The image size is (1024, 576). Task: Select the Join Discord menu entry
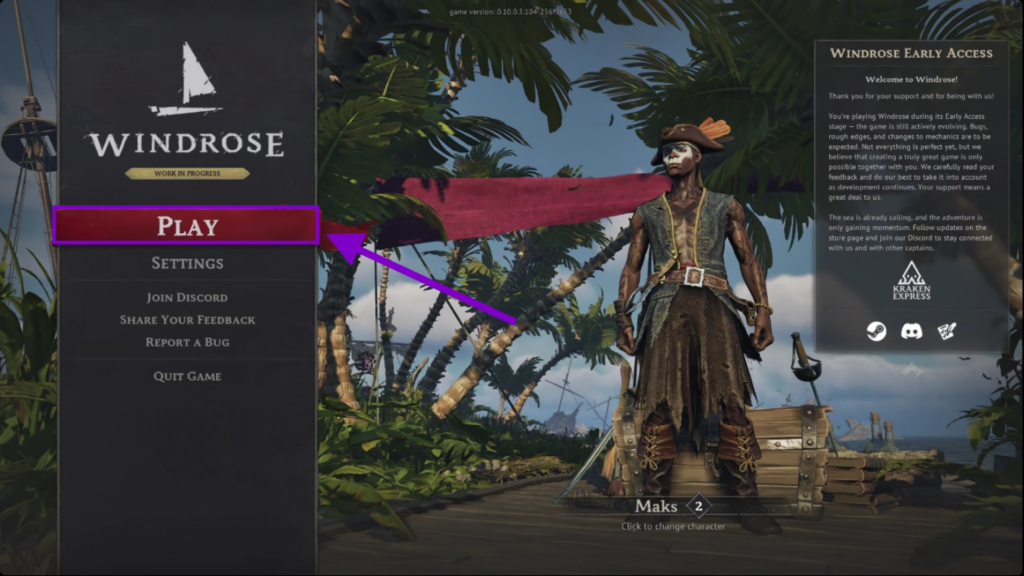pos(187,297)
